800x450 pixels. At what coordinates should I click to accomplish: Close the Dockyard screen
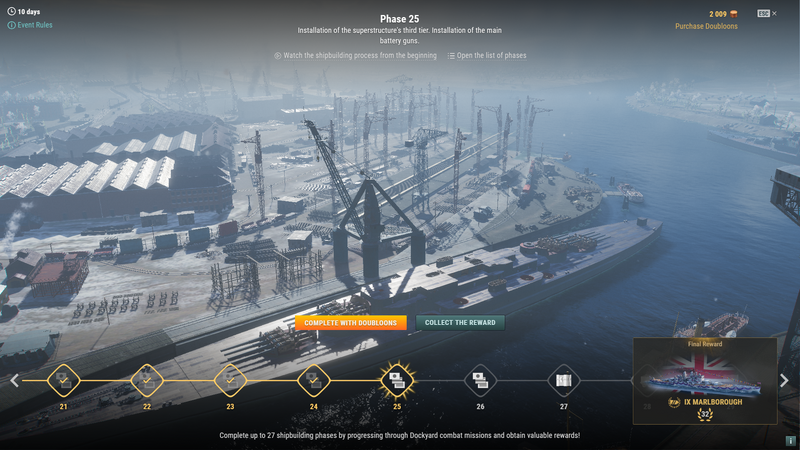[x=774, y=13]
